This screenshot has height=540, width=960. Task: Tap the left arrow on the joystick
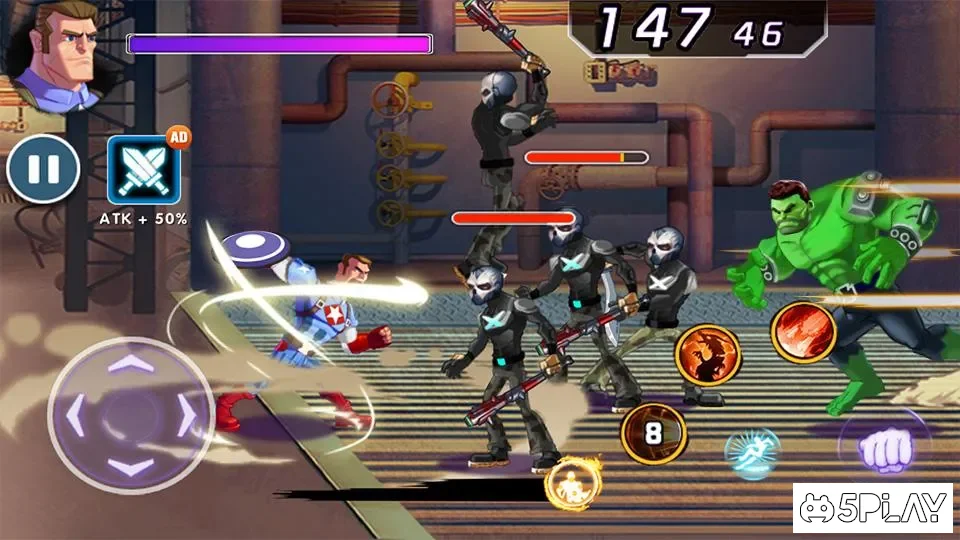tap(75, 415)
